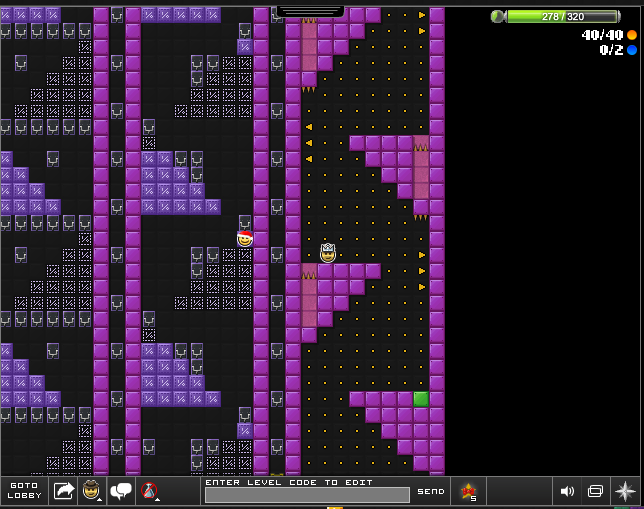Open the compass star icon menu
Image resolution: width=644 pixels, height=509 pixels.
625,491
